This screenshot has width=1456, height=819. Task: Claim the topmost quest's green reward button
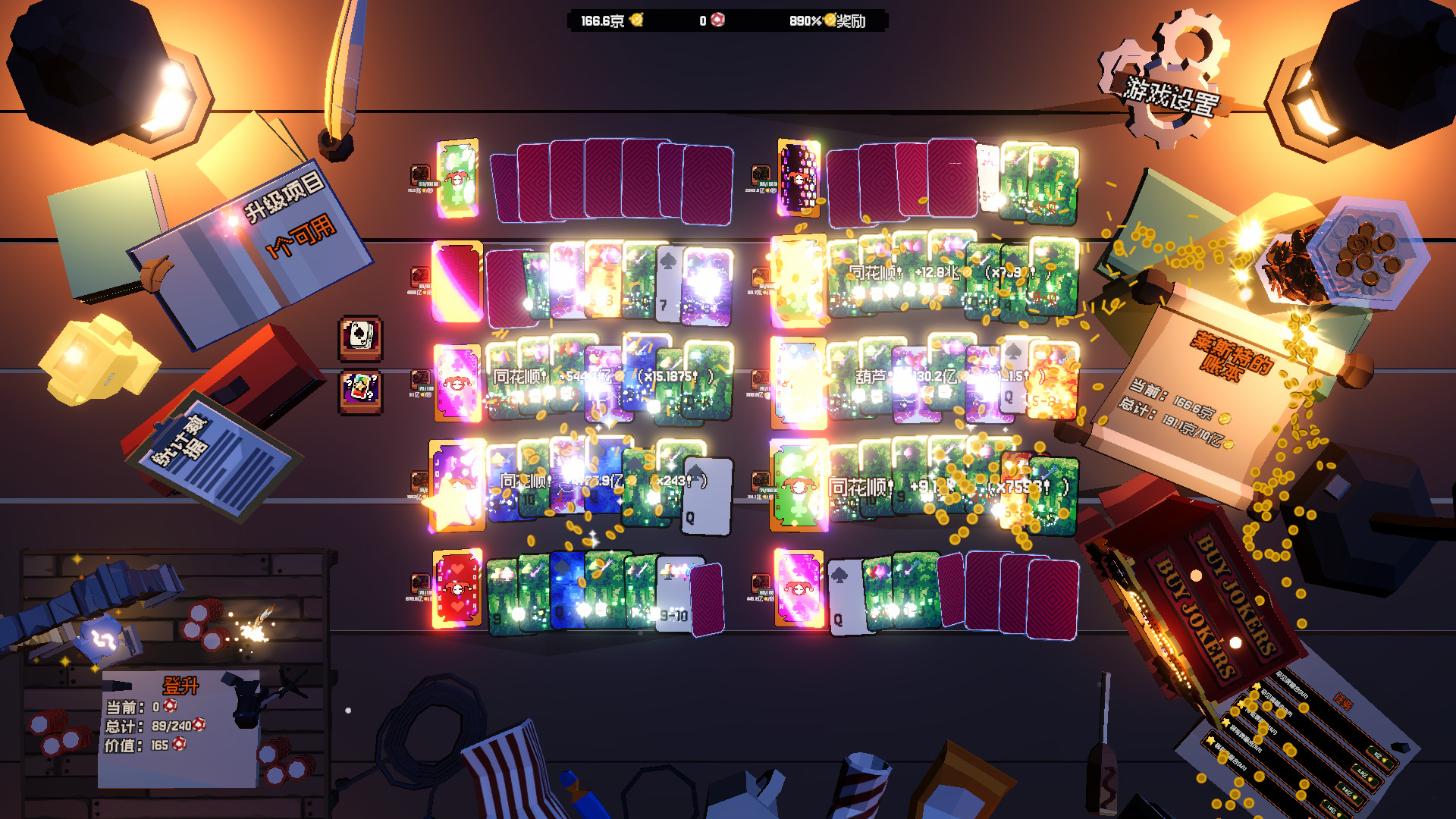point(1382,758)
